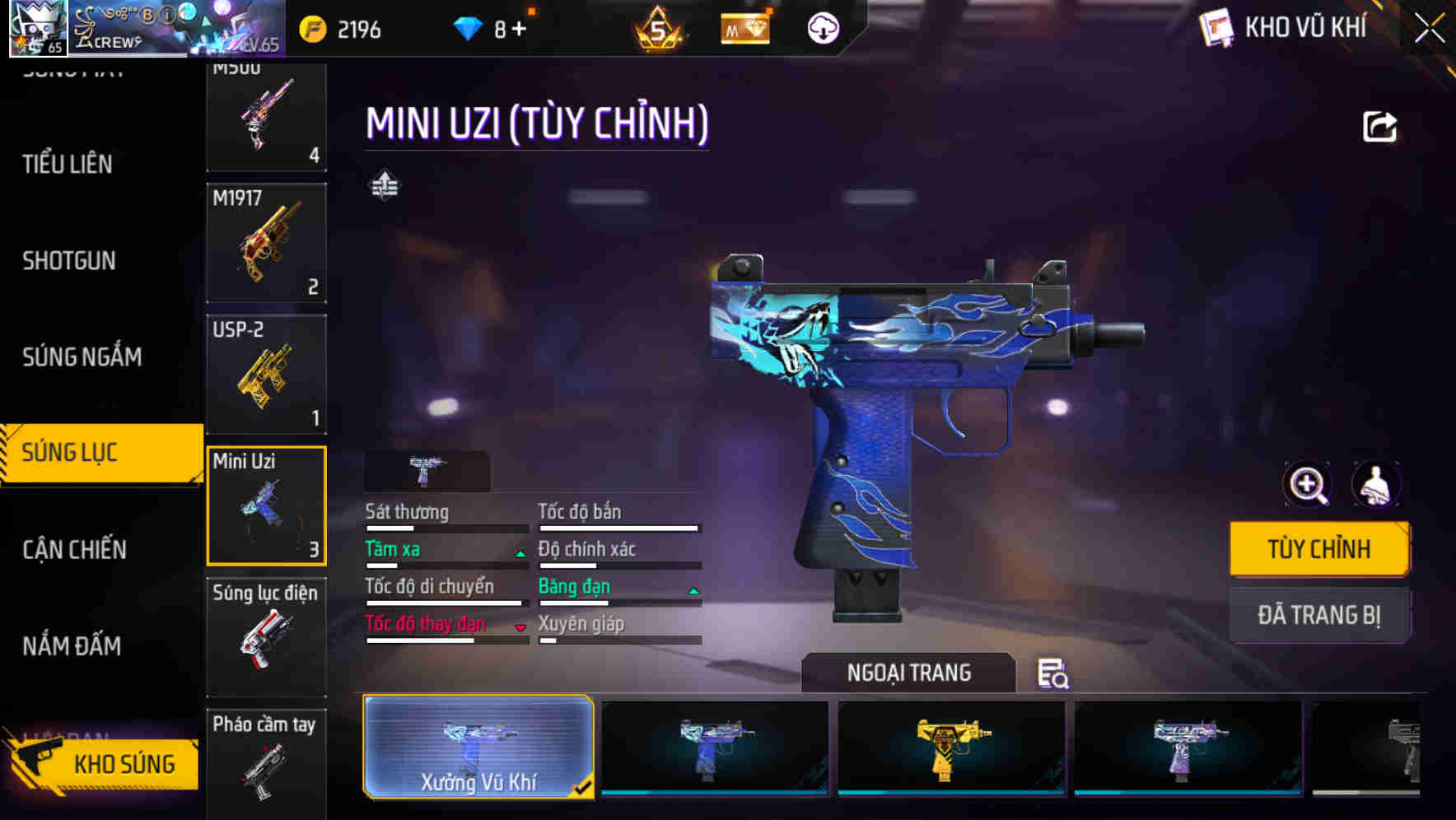Open the Cận Chiến category
The image size is (1456, 820).
pyautogui.click(x=74, y=549)
